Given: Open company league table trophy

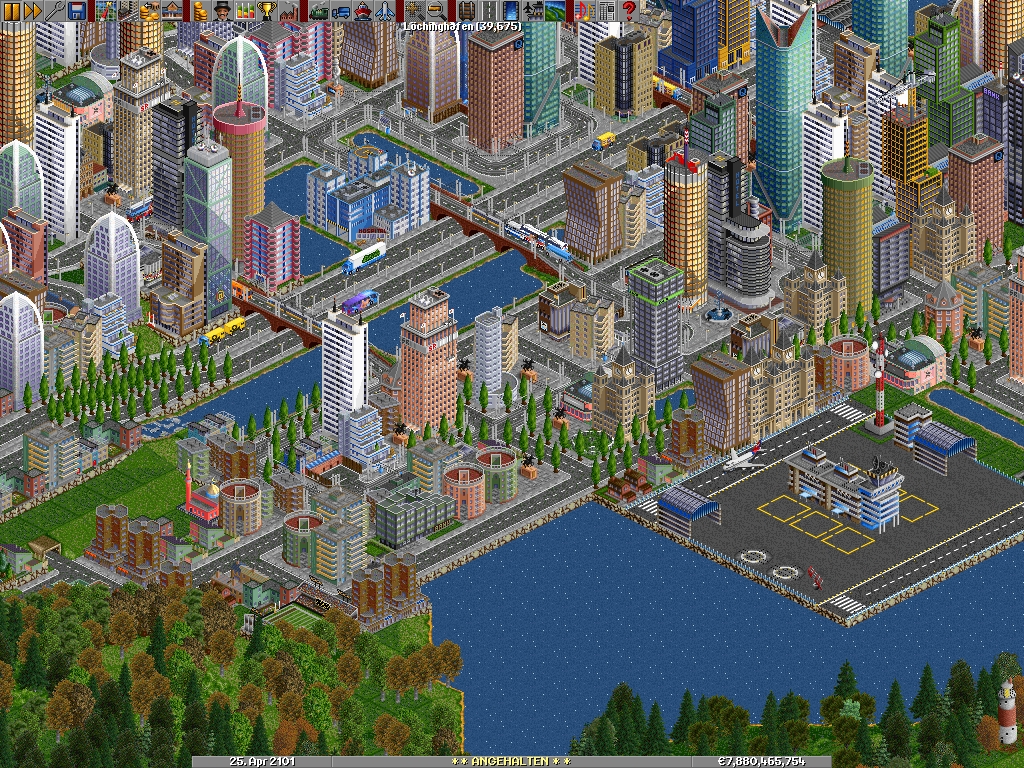Looking at the screenshot, I should 267,11.
